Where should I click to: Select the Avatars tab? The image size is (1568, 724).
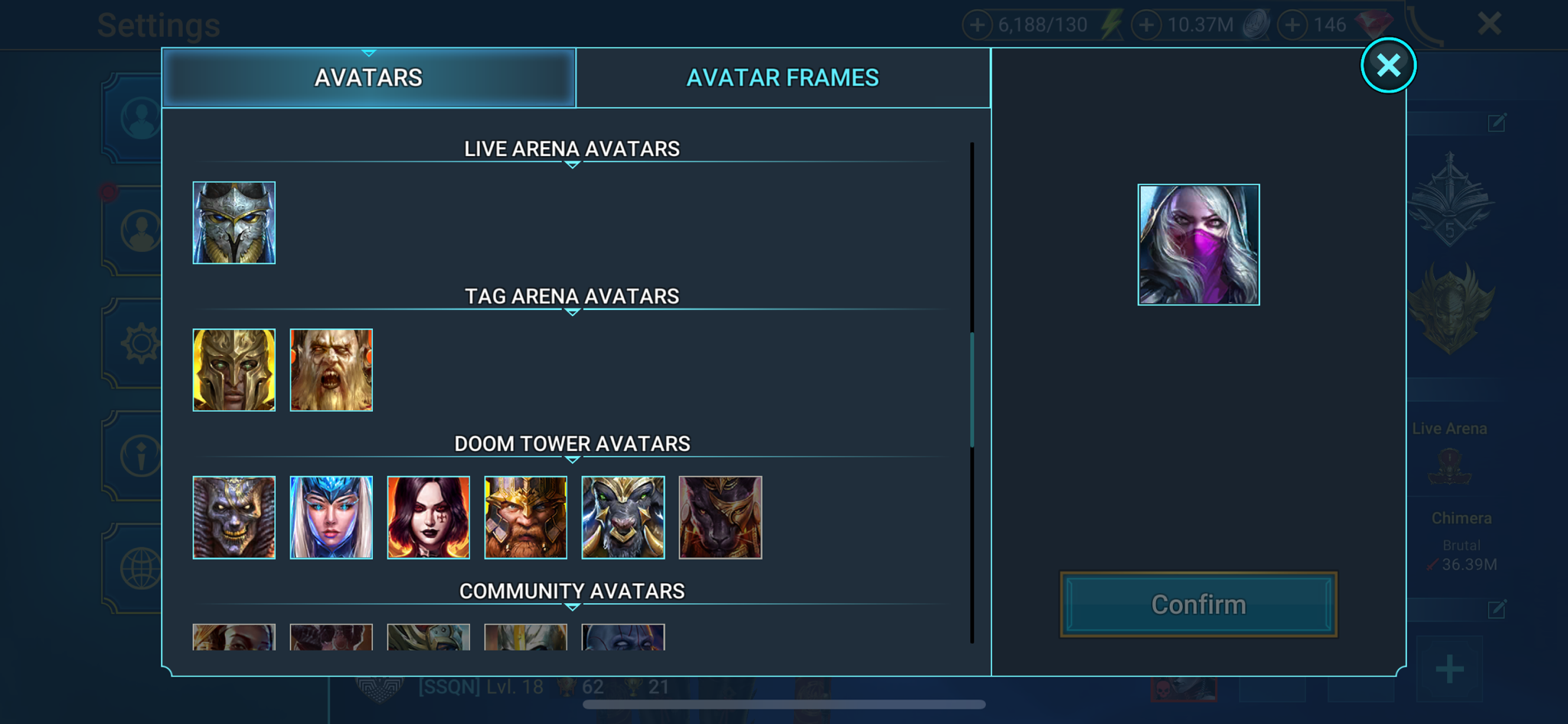pyautogui.click(x=368, y=78)
